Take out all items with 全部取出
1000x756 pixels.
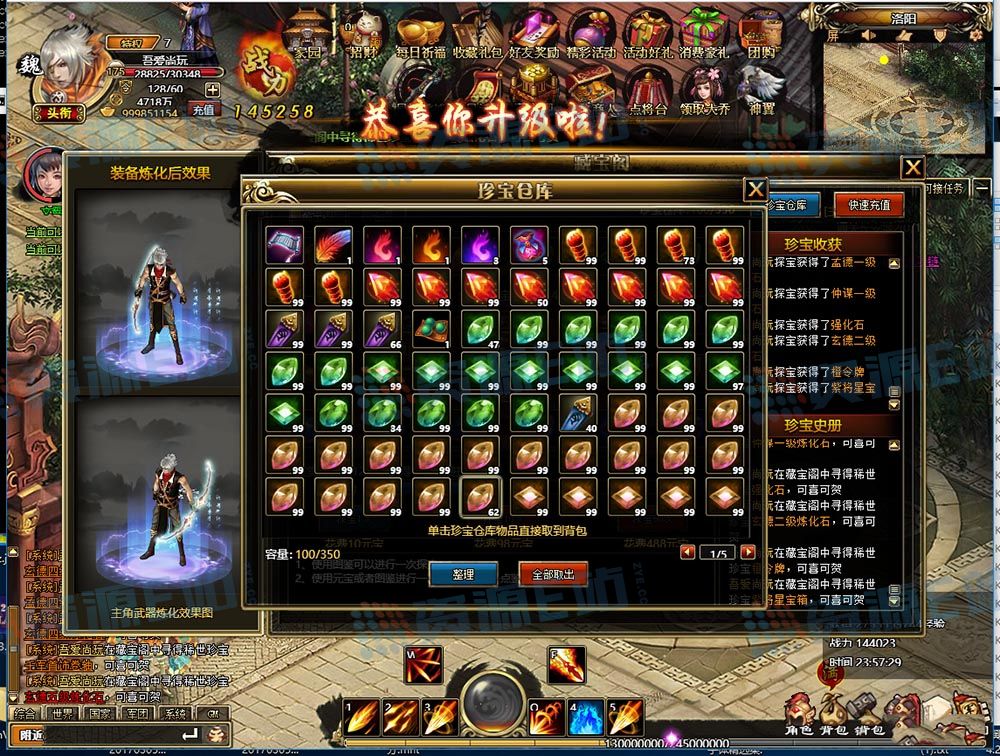click(x=553, y=574)
